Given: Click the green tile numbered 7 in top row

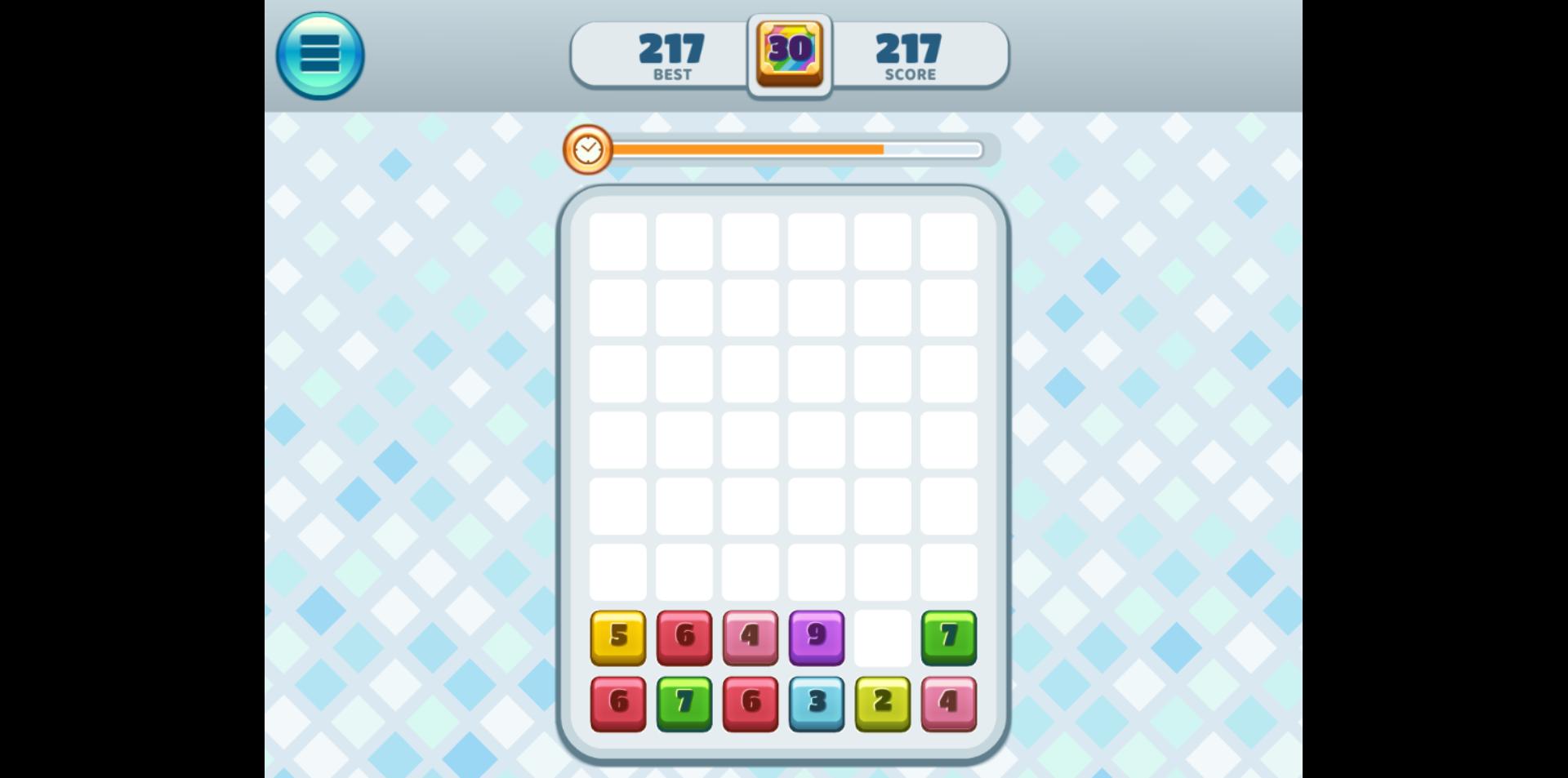Looking at the screenshot, I should [948, 638].
